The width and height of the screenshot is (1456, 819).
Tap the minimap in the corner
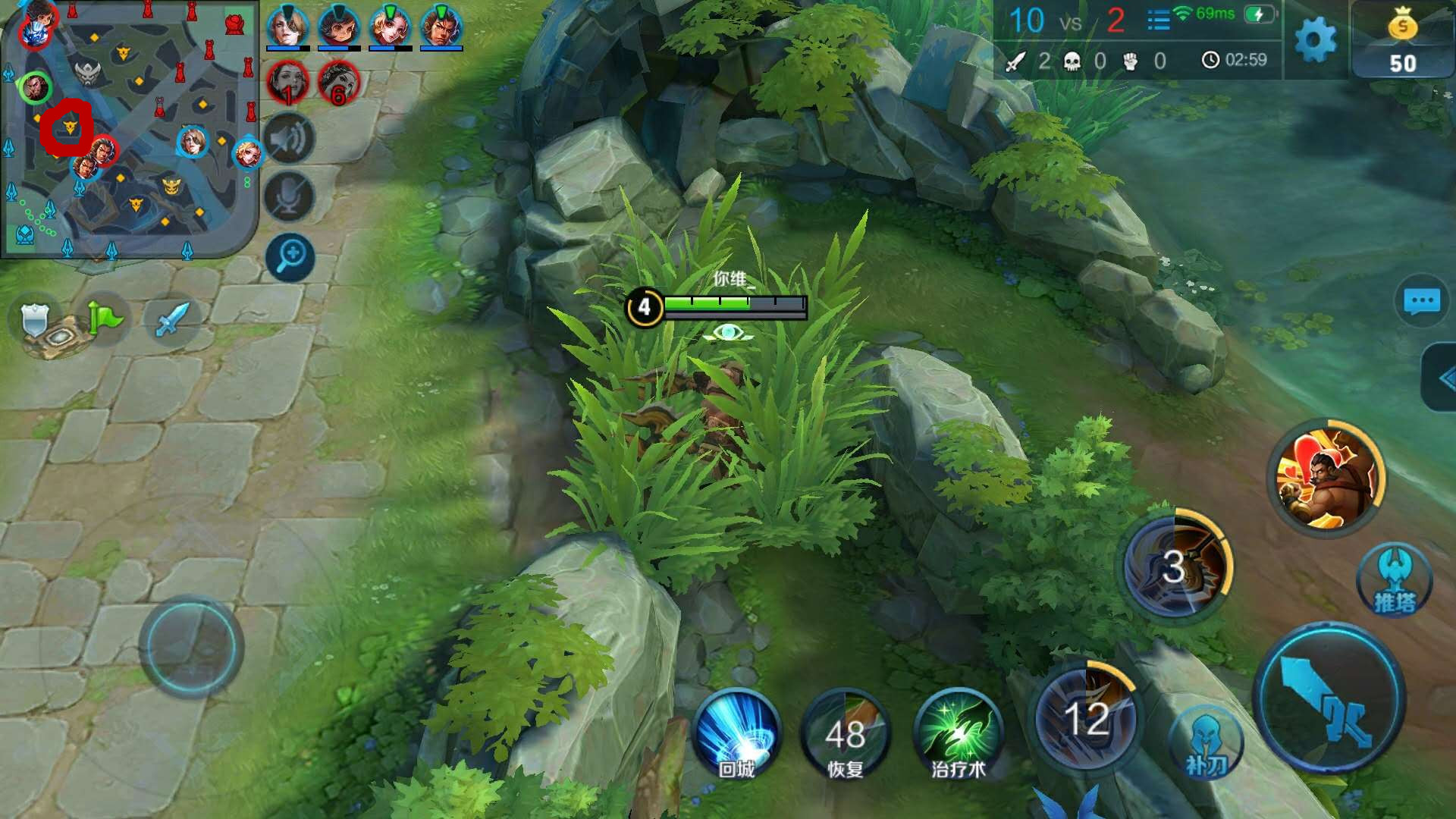pyautogui.click(x=130, y=129)
